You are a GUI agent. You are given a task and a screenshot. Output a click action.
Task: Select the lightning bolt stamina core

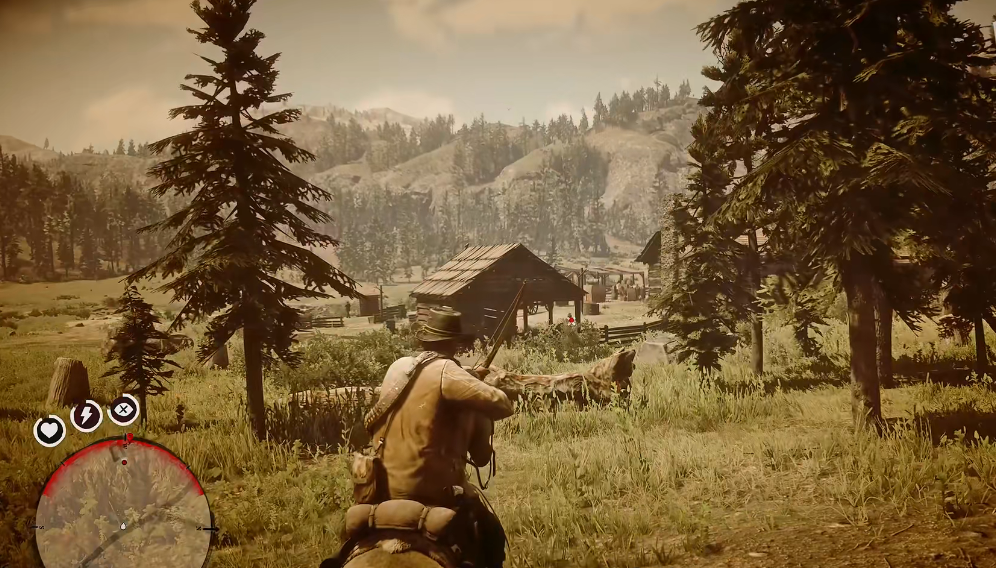[86, 415]
